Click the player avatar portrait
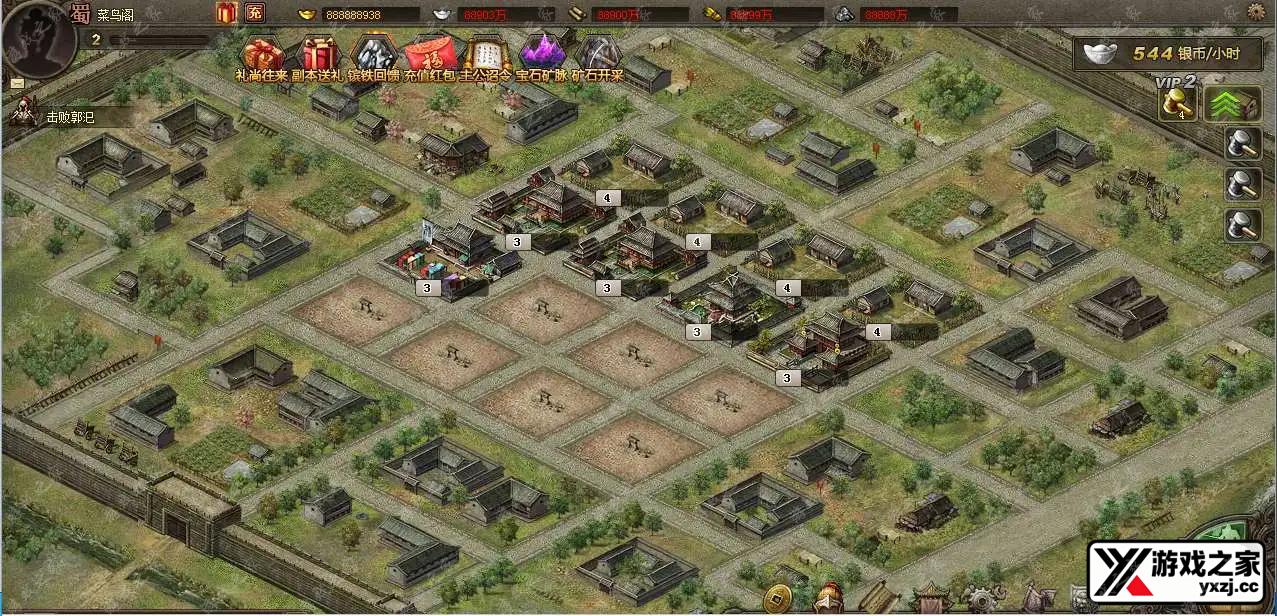1277x616 pixels. click(x=40, y=40)
